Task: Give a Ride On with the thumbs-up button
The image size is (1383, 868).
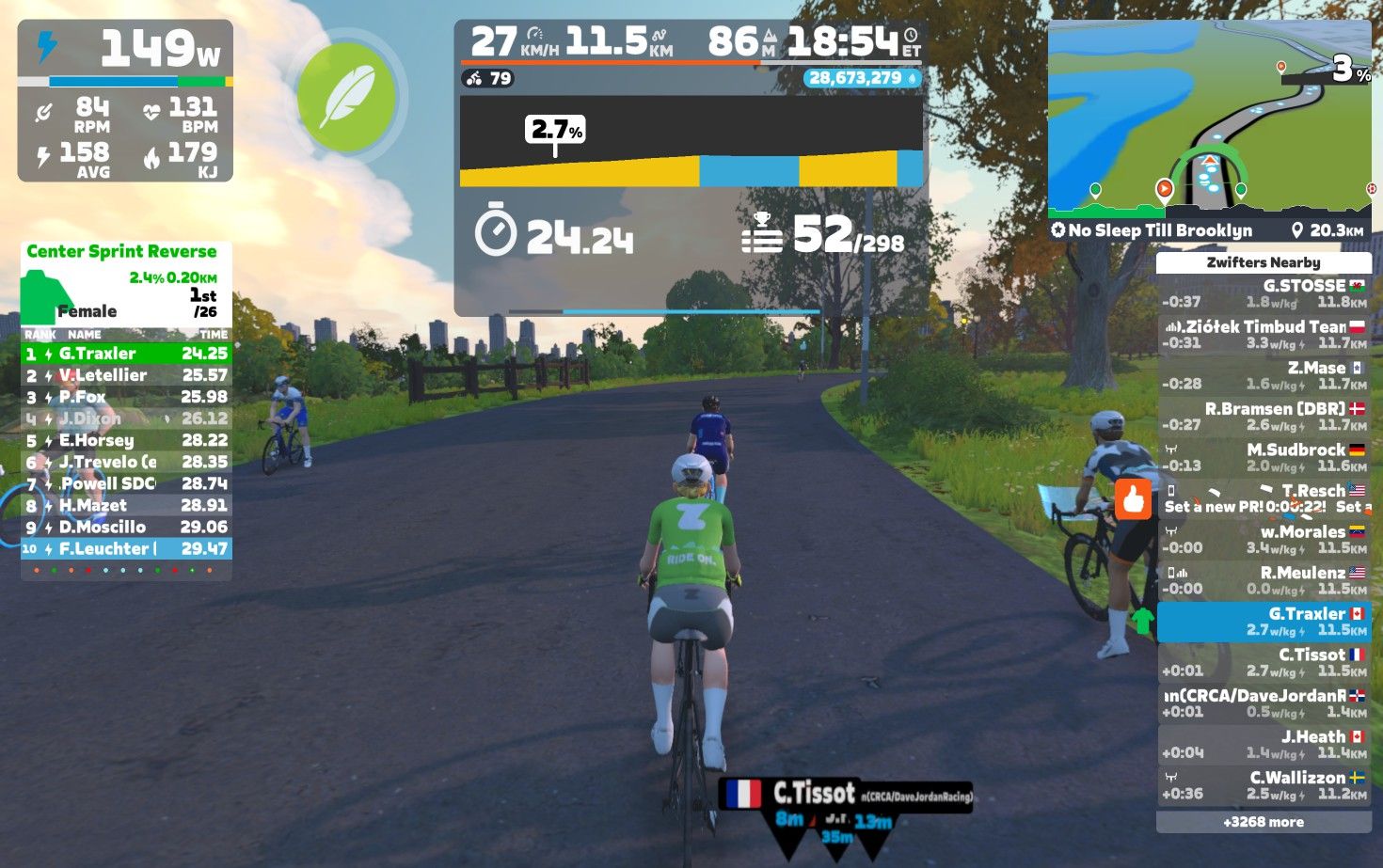Action: point(1134,499)
